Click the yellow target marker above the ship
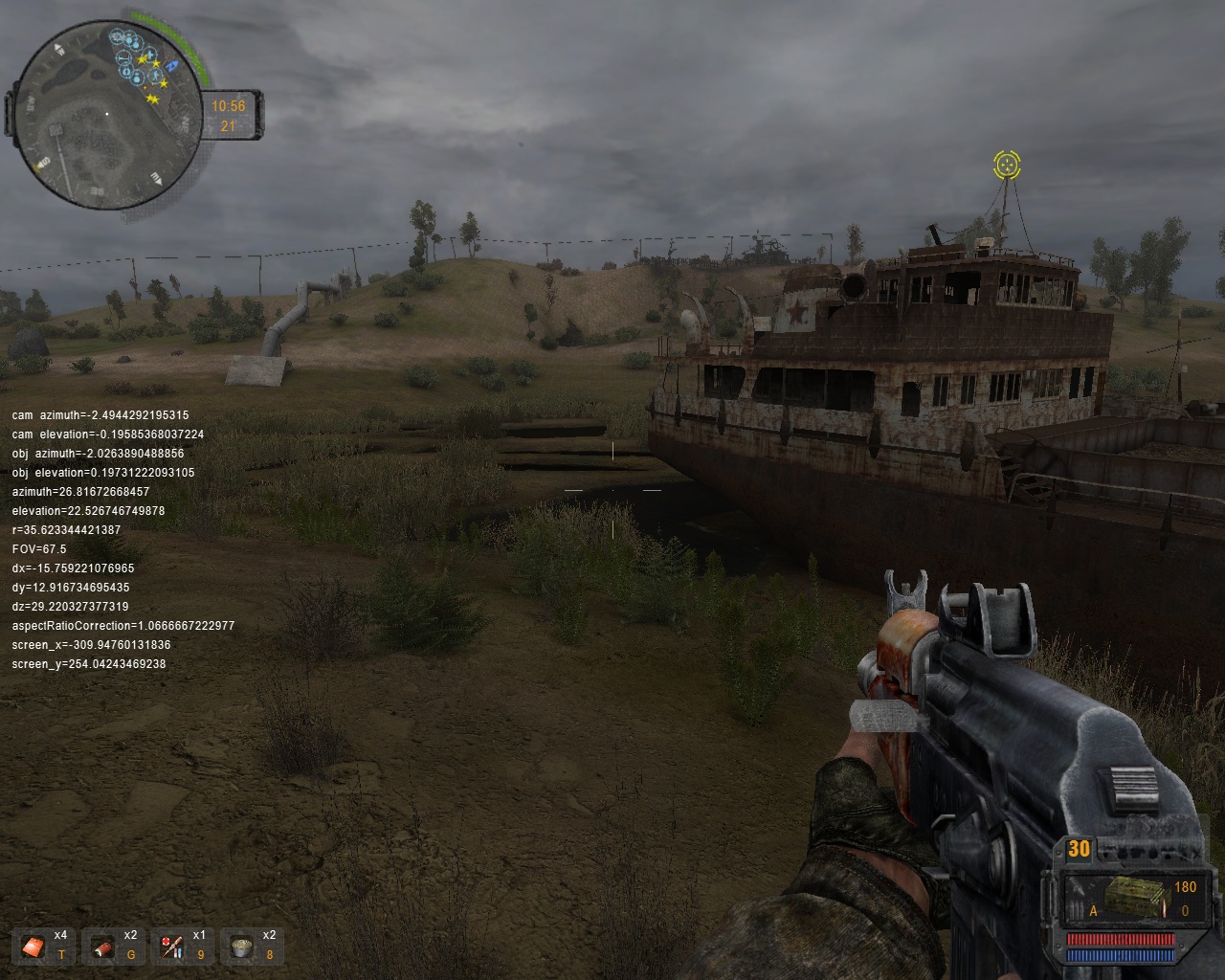Screen dimensions: 1225x980 point(1006,166)
